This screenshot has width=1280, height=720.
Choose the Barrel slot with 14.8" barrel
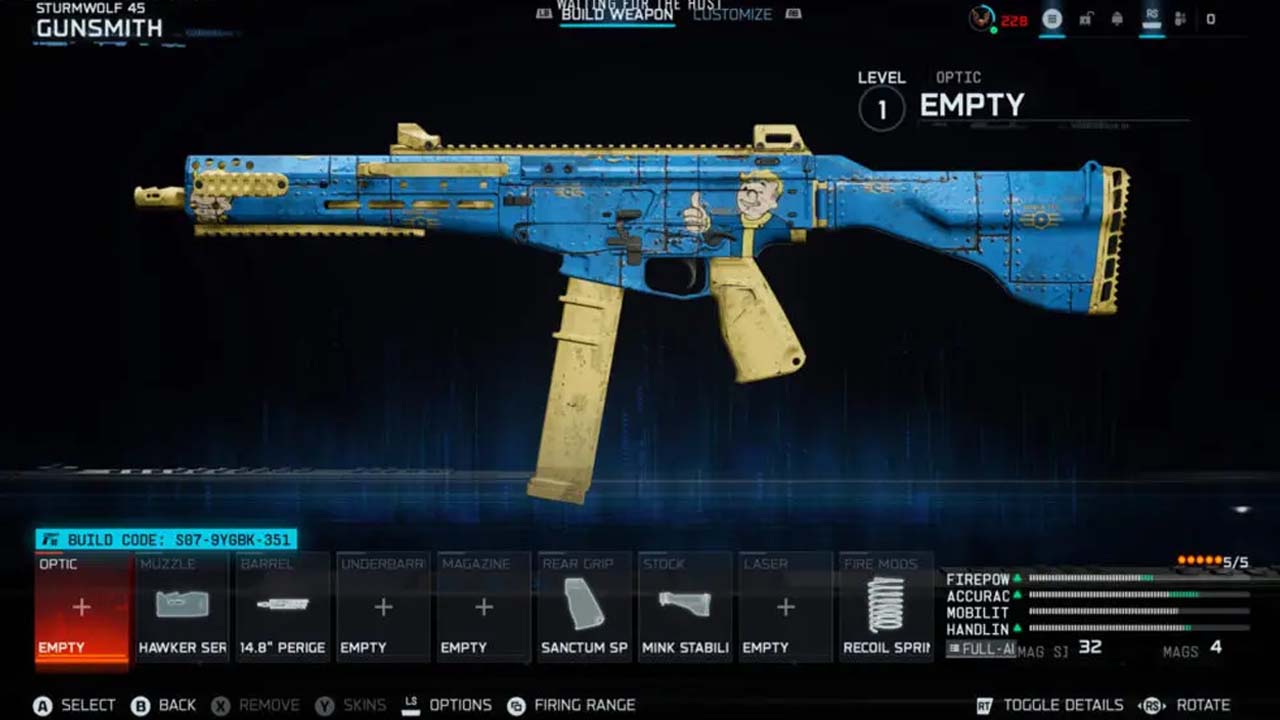point(282,607)
